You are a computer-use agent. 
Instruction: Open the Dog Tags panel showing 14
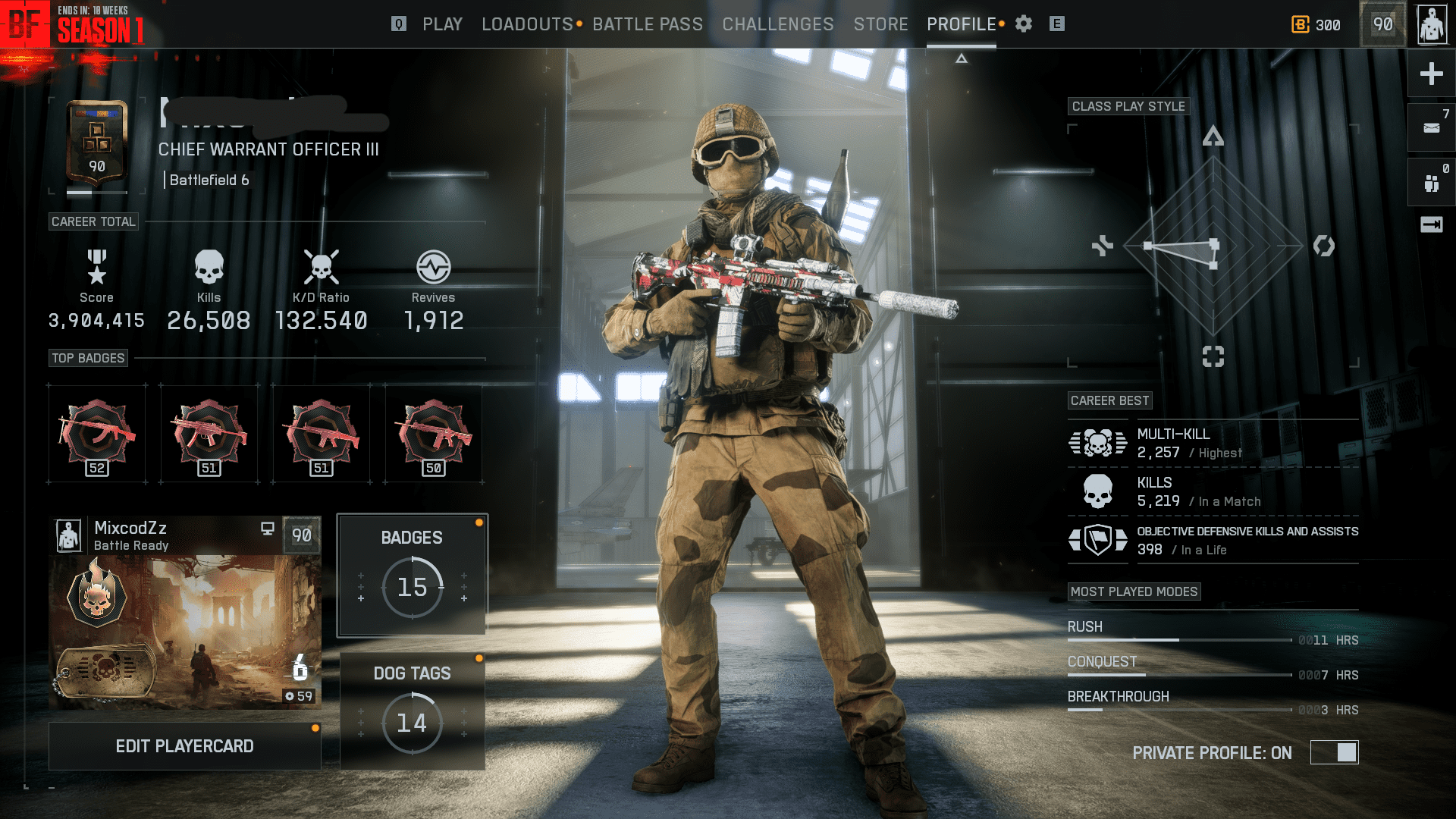click(x=412, y=709)
